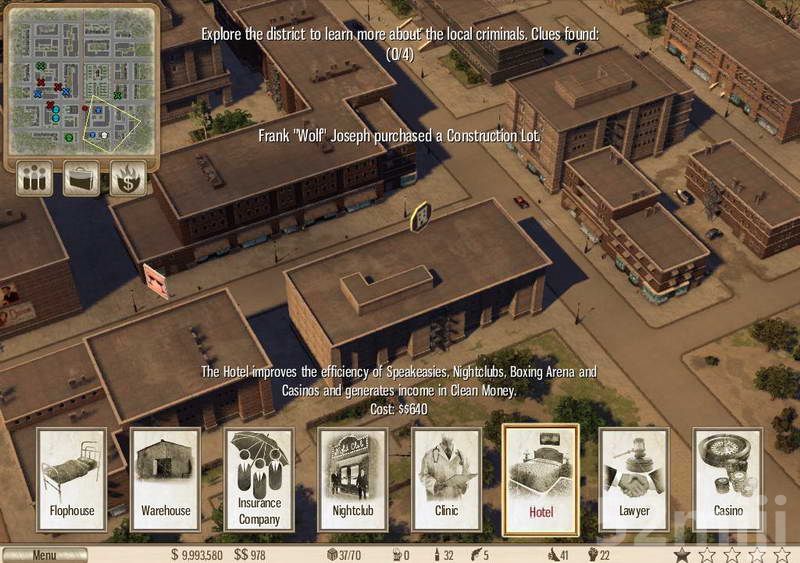Click the burning dollar sign icon
Viewport: 800px width, 563px height.
pos(128,179)
